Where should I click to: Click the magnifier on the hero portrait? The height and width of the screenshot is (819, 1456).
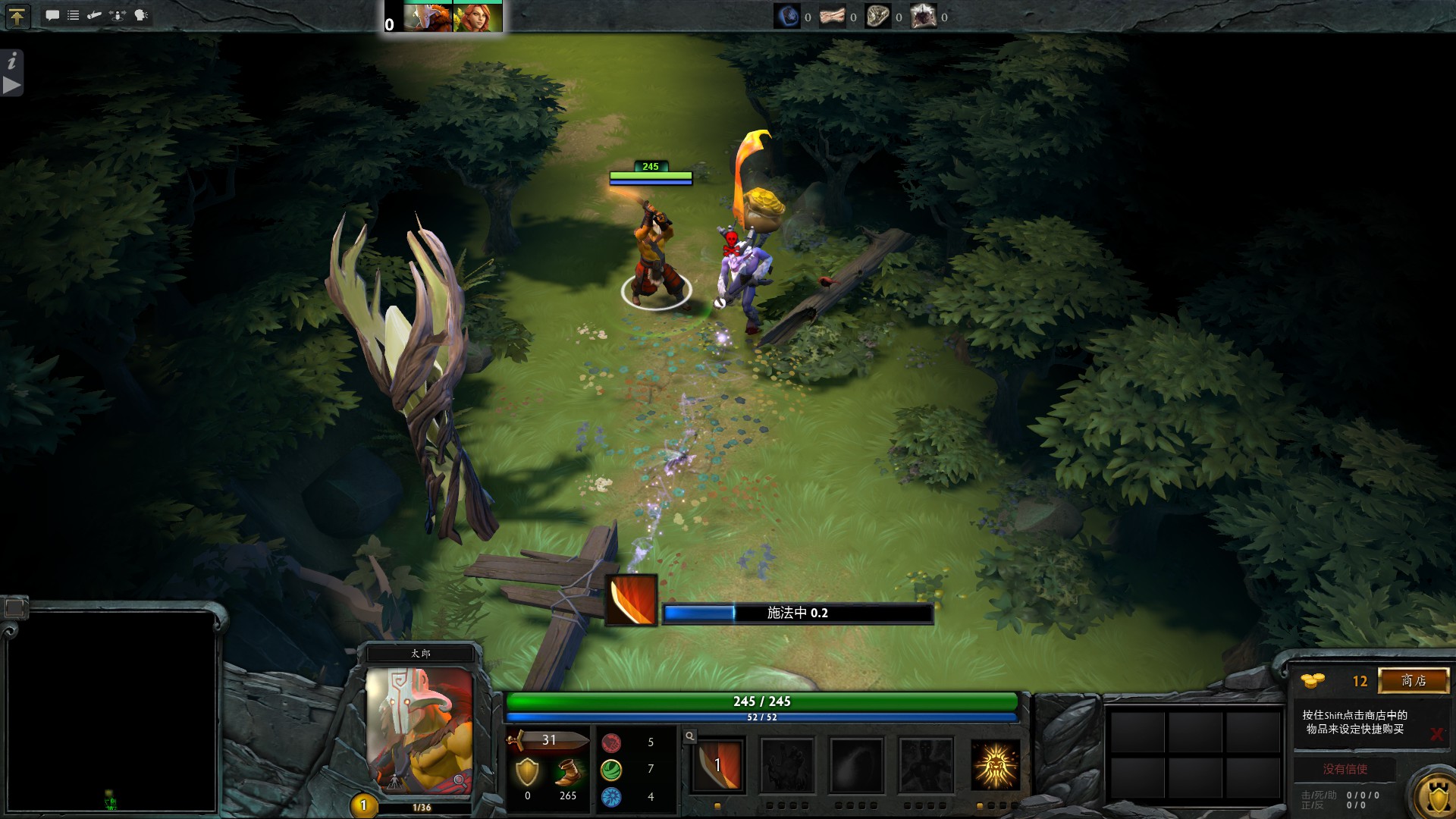click(459, 780)
